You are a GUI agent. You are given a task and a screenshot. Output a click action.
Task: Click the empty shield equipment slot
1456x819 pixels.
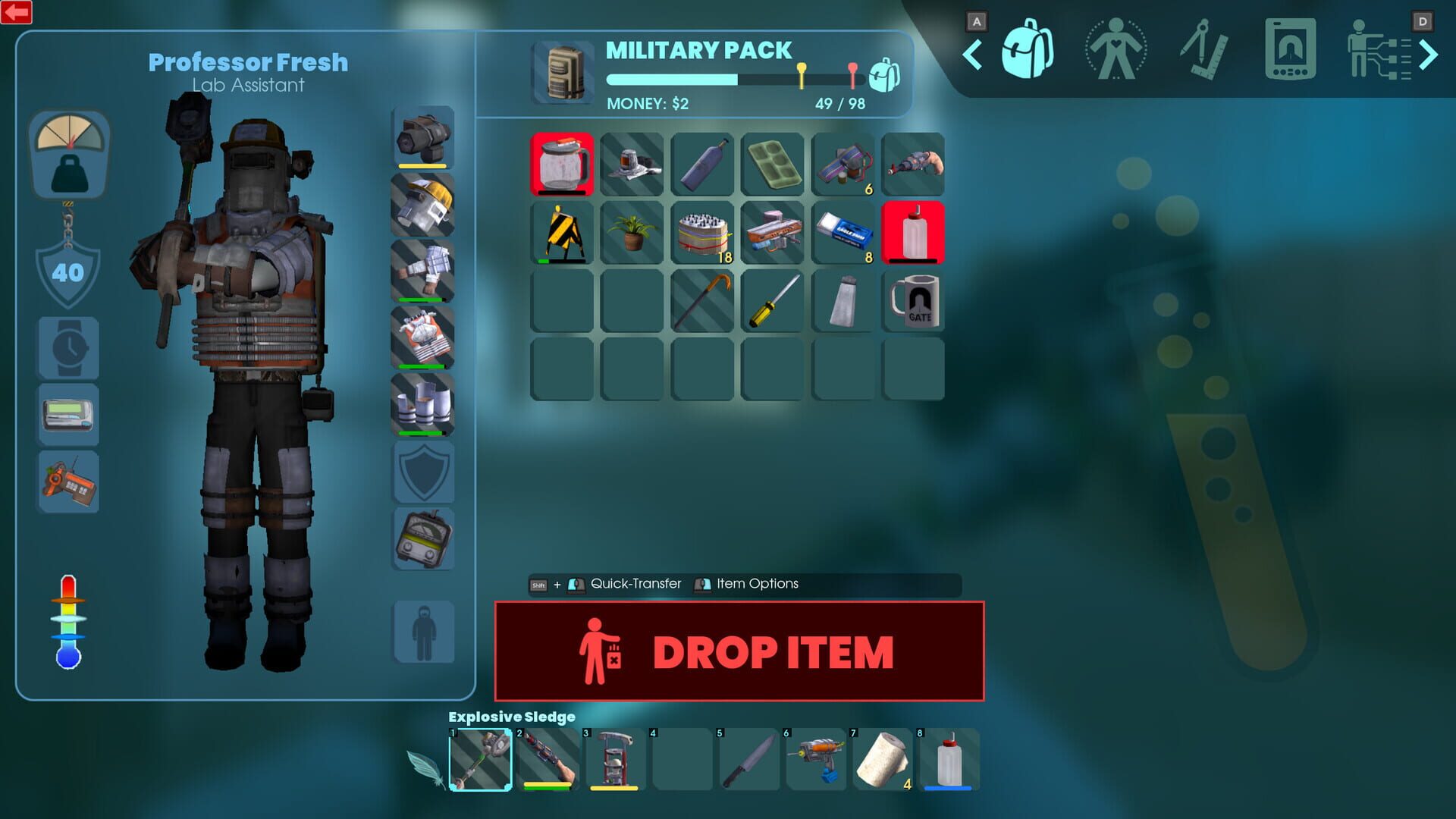pos(423,470)
